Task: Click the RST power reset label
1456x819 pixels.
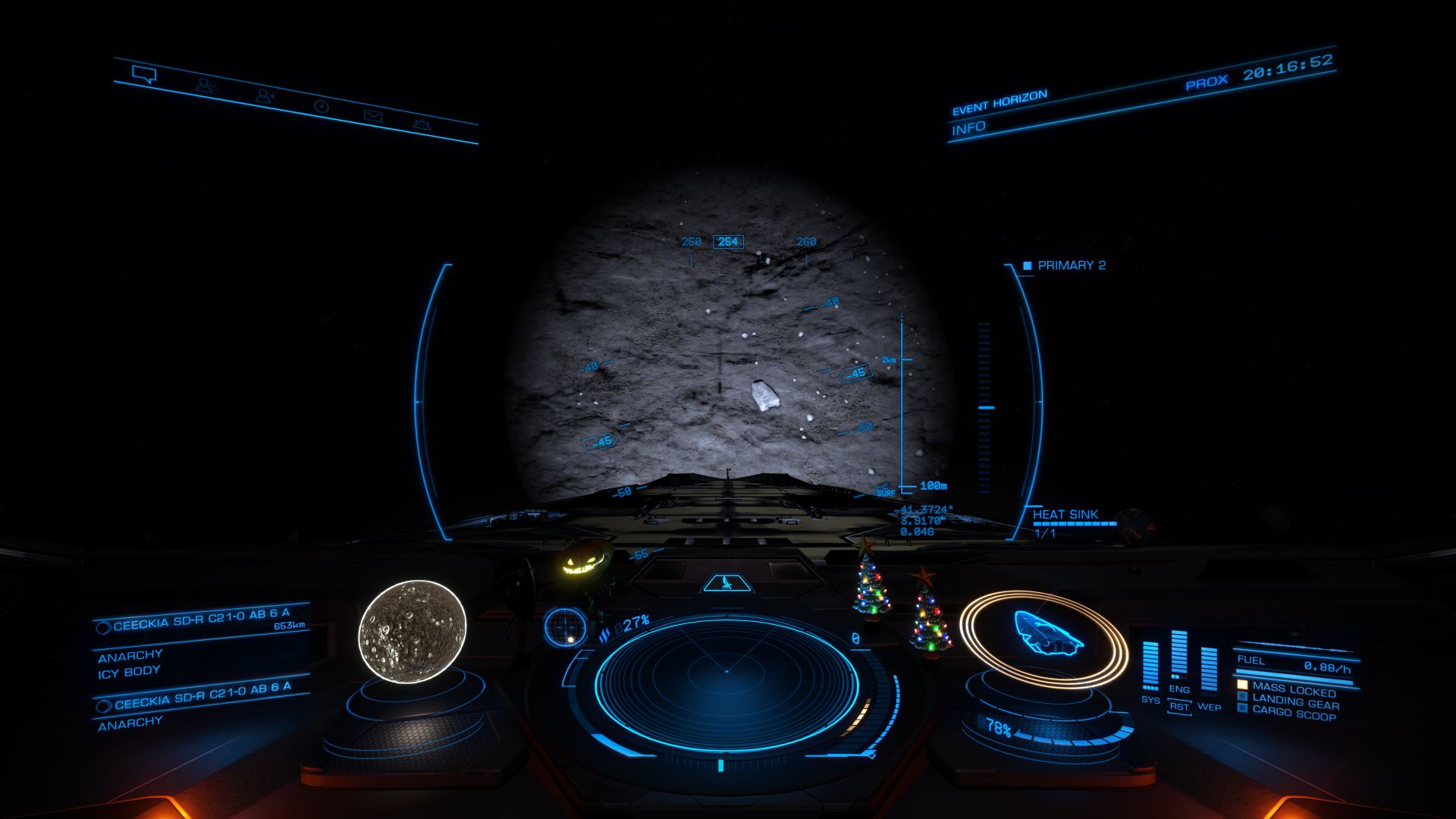Action: click(1179, 706)
